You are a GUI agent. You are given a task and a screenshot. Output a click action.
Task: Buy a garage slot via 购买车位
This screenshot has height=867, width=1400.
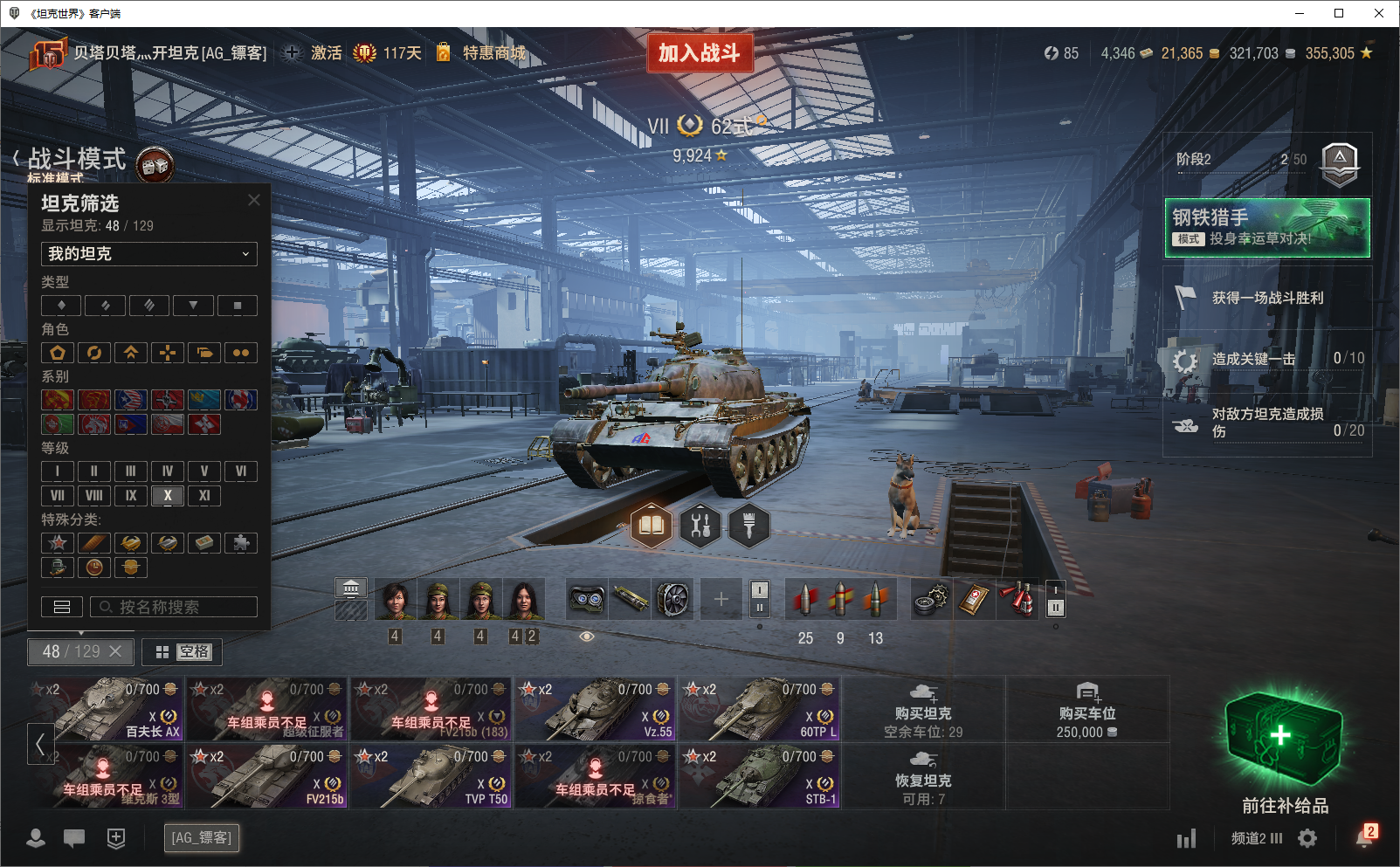(1086, 709)
